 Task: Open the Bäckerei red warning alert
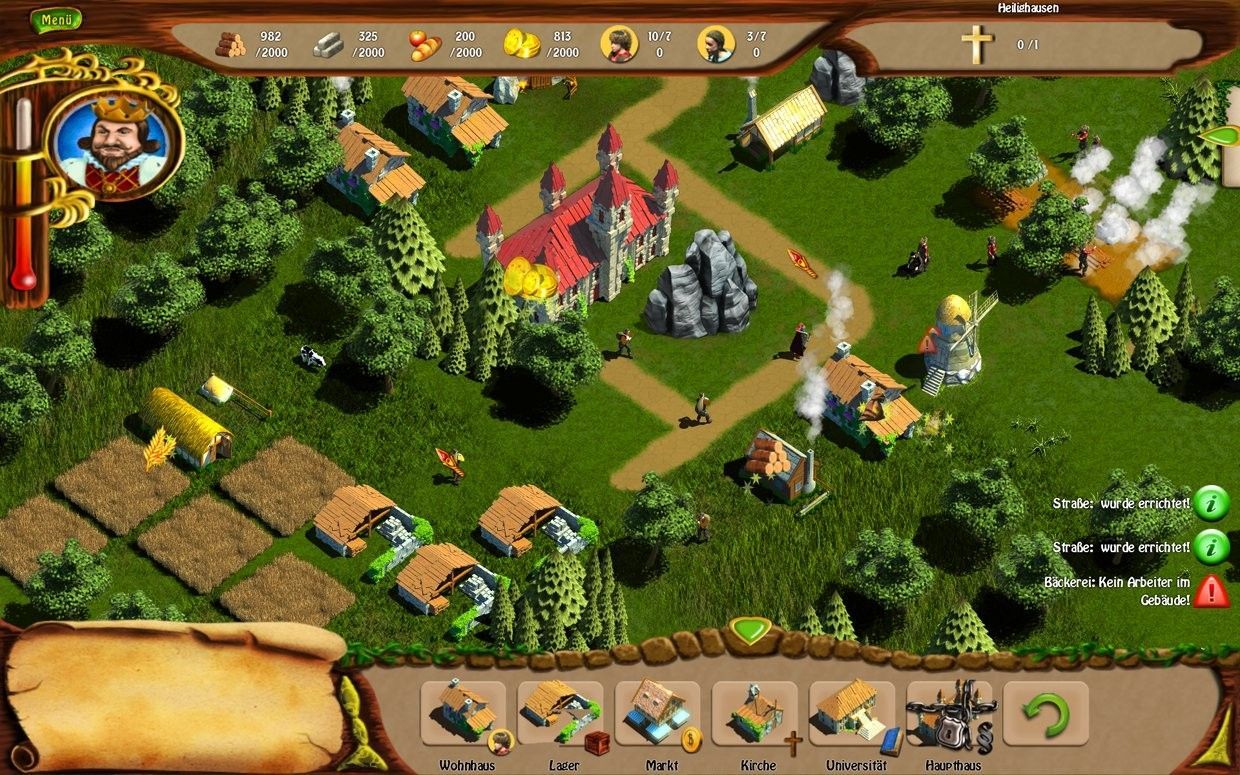(1211, 590)
